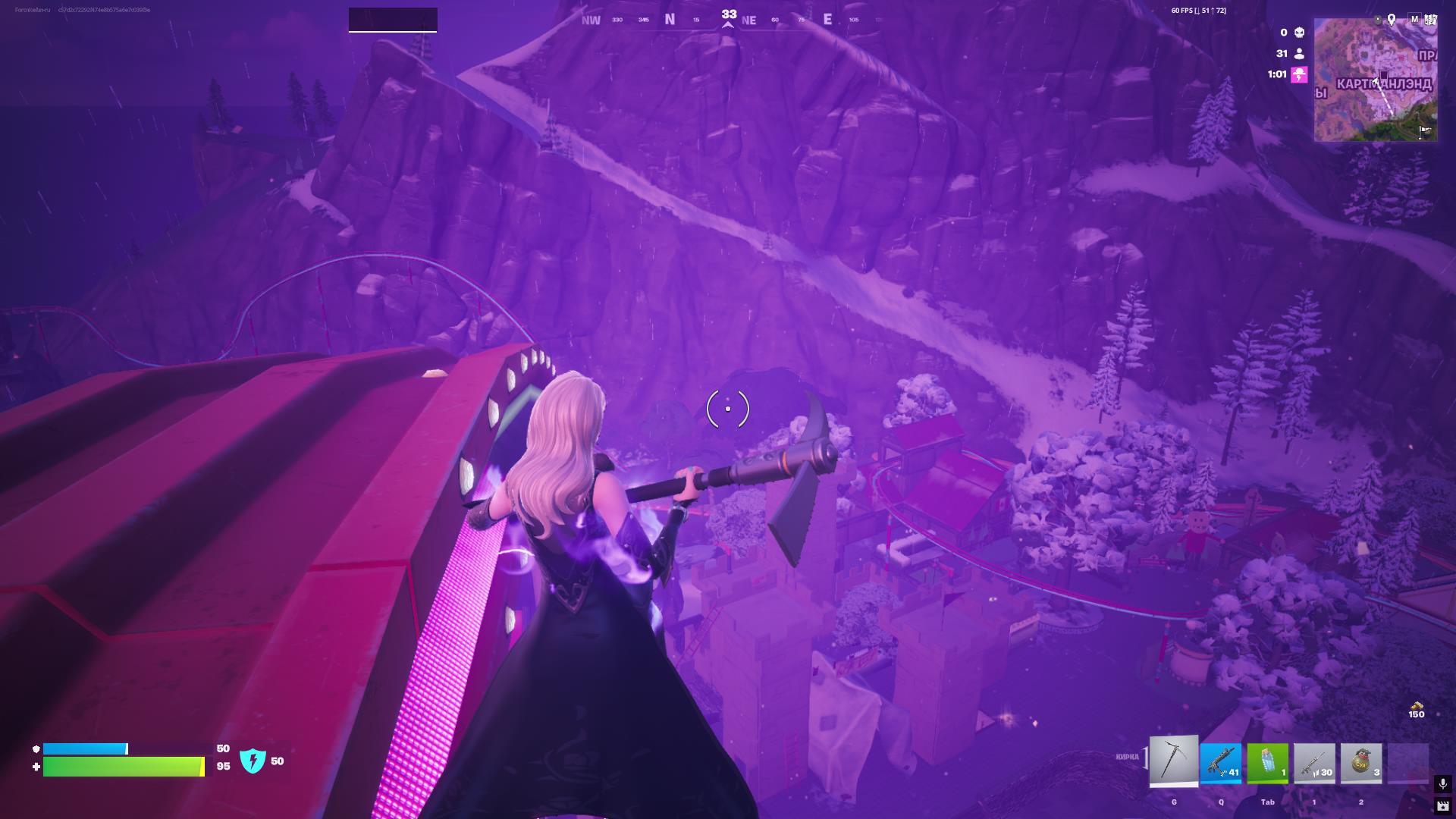Switch to the grey rifle with 30 ammo
The height and width of the screenshot is (819, 1456).
[x=1314, y=763]
